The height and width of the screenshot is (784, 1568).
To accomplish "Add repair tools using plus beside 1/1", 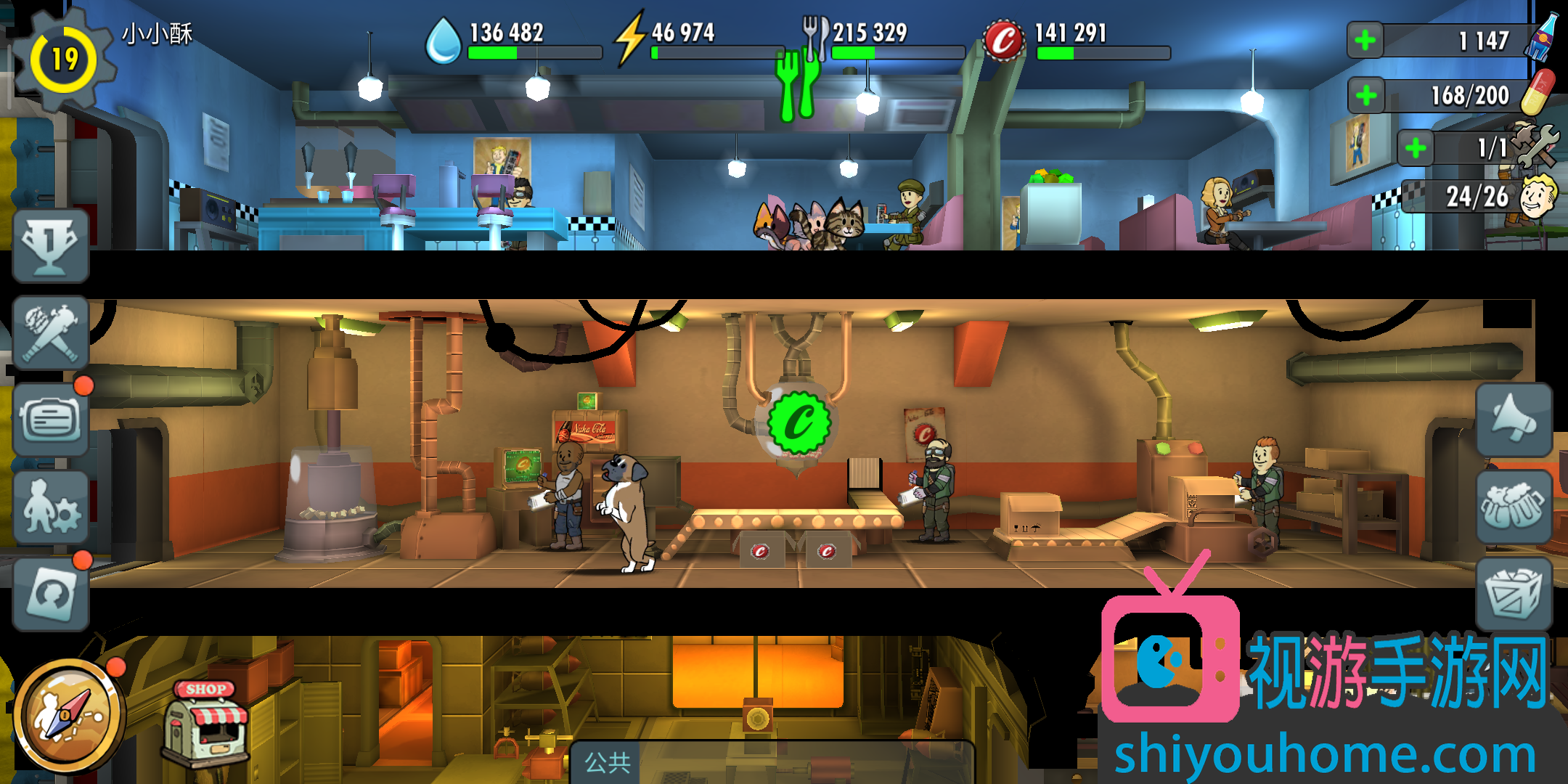I will (1415, 149).
